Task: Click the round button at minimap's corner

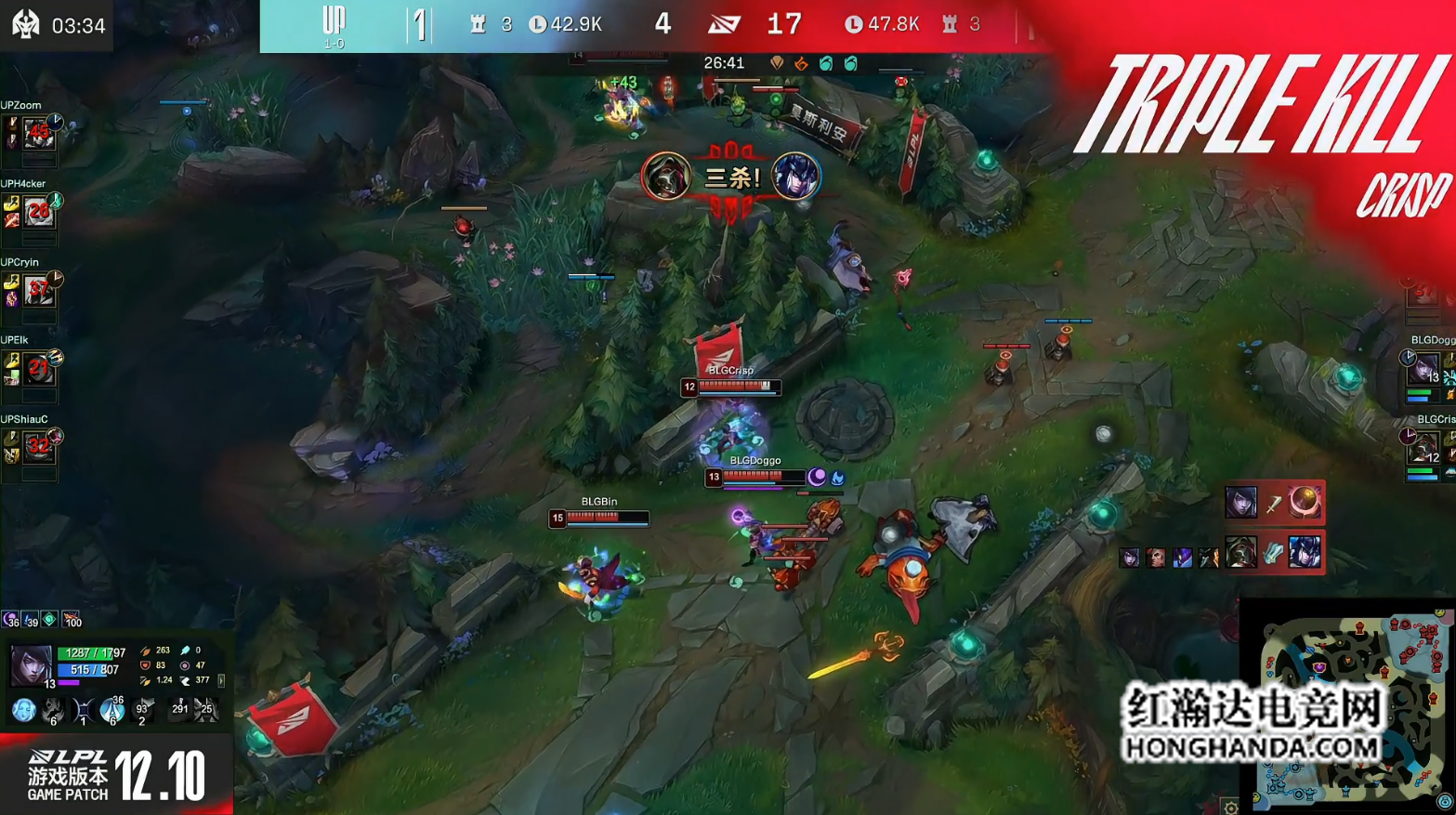Action: click(x=1445, y=801)
